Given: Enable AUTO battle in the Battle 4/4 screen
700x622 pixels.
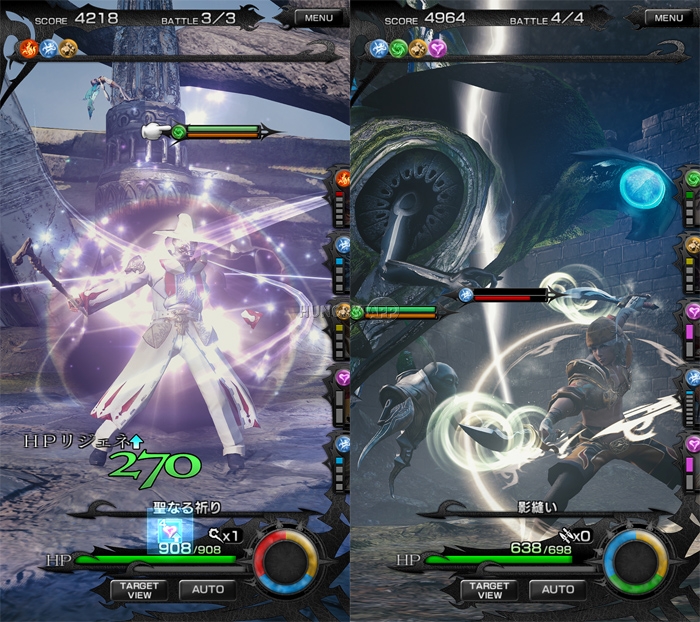Looking at the screenshot, I should (558, 590).
